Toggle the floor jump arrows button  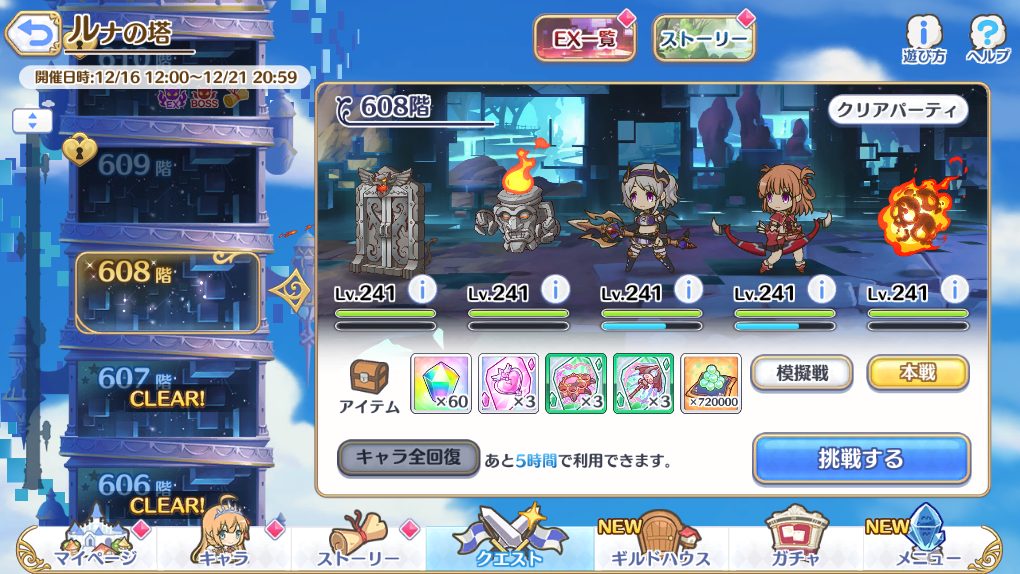(x=32, y=121)
